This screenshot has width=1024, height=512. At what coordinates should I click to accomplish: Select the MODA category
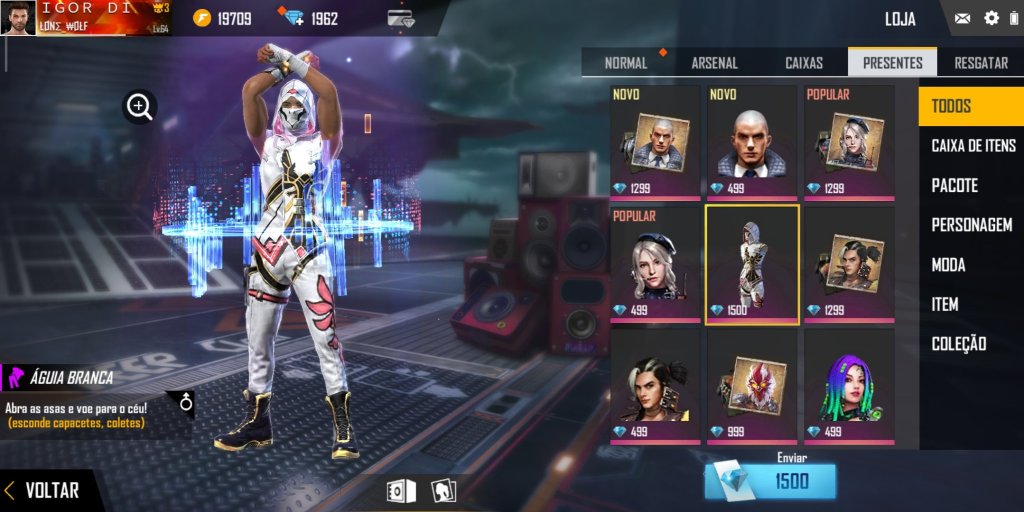pyautogui.click(x=948, y=265)
